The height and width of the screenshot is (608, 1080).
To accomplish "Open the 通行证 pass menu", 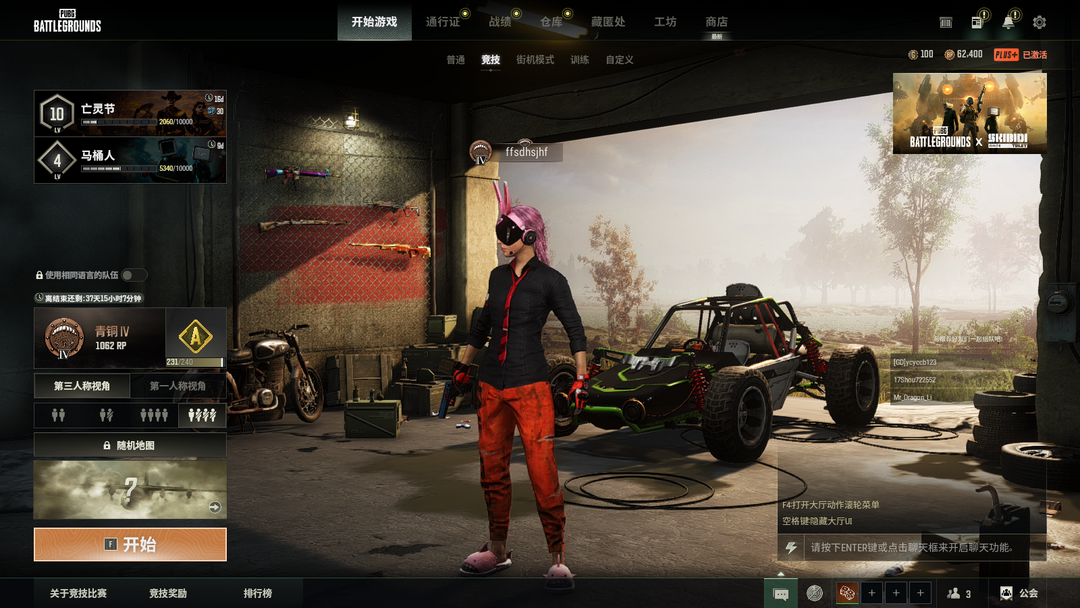I will [443, 22].
